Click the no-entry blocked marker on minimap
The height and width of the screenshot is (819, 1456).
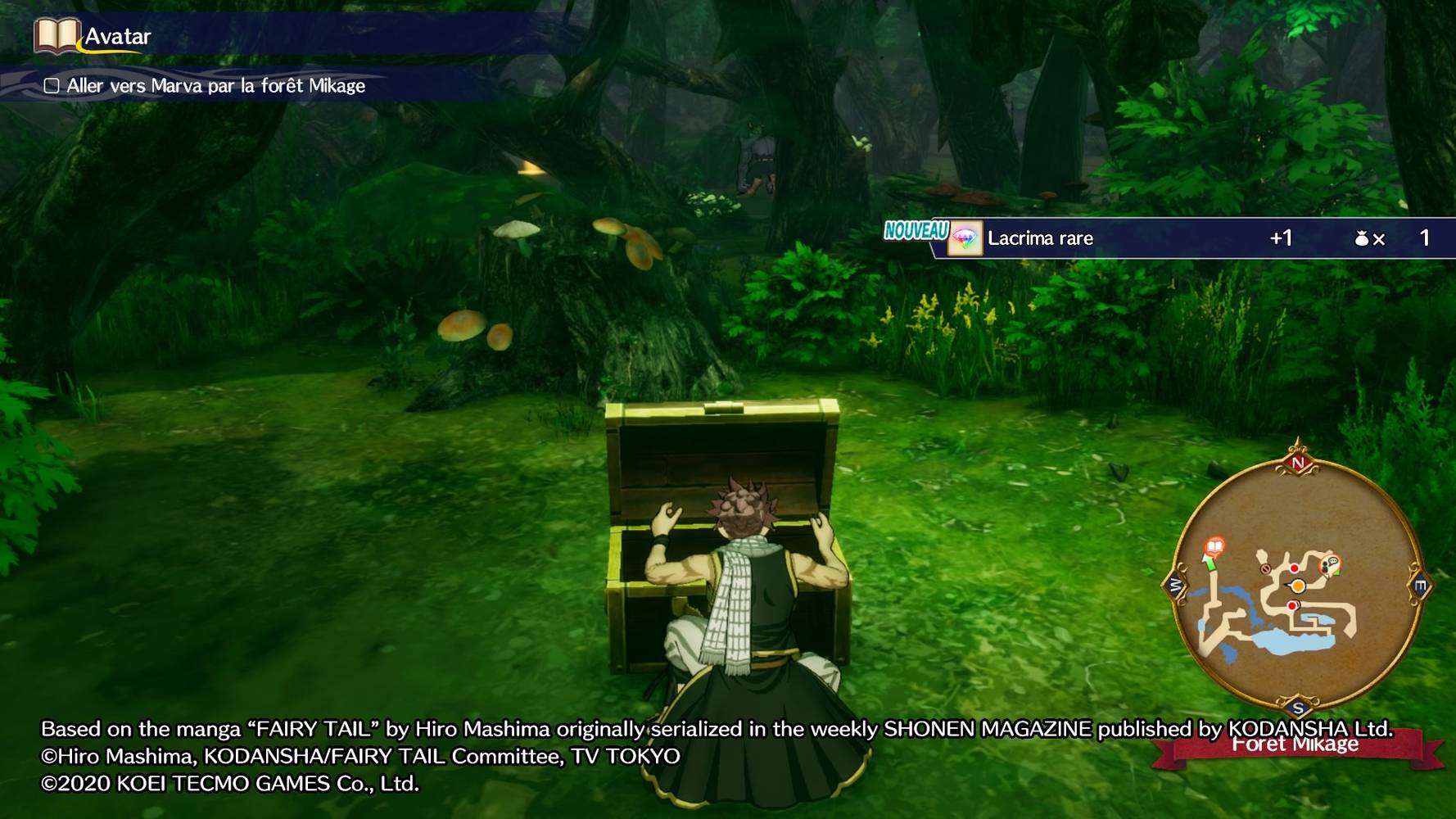pyautogui.click(x=1265, y=568)
